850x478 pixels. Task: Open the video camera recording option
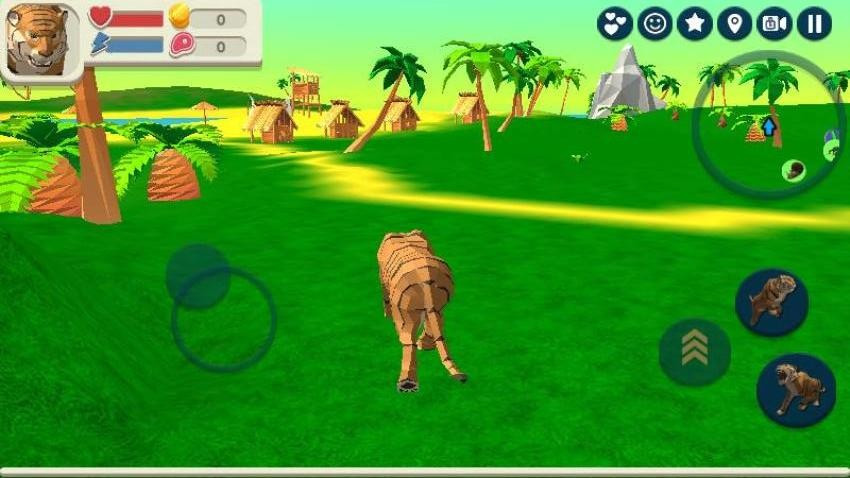coord(774,23)
